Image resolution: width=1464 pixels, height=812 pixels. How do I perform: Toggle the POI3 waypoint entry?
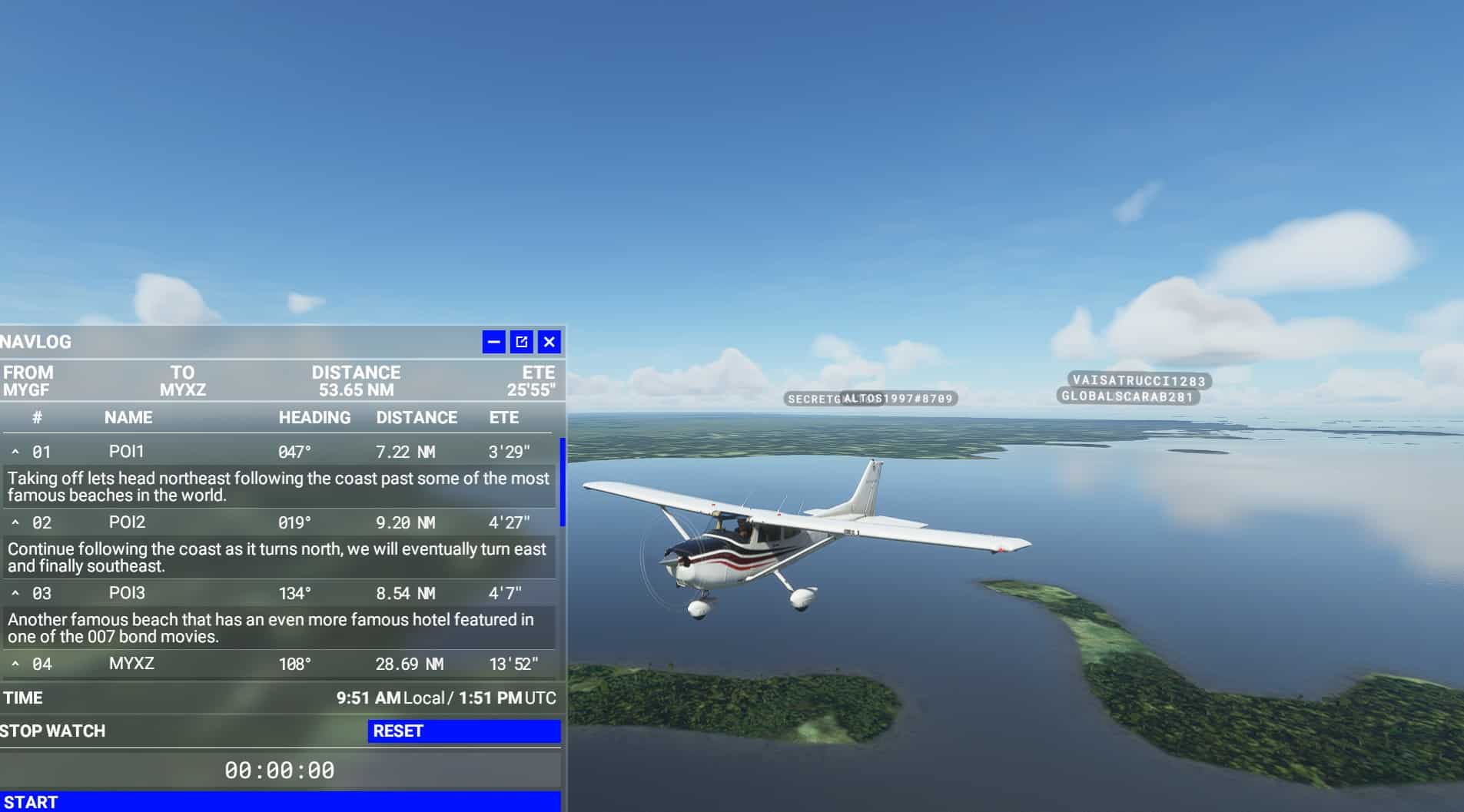pyautogui.click(x=15, y=594)
